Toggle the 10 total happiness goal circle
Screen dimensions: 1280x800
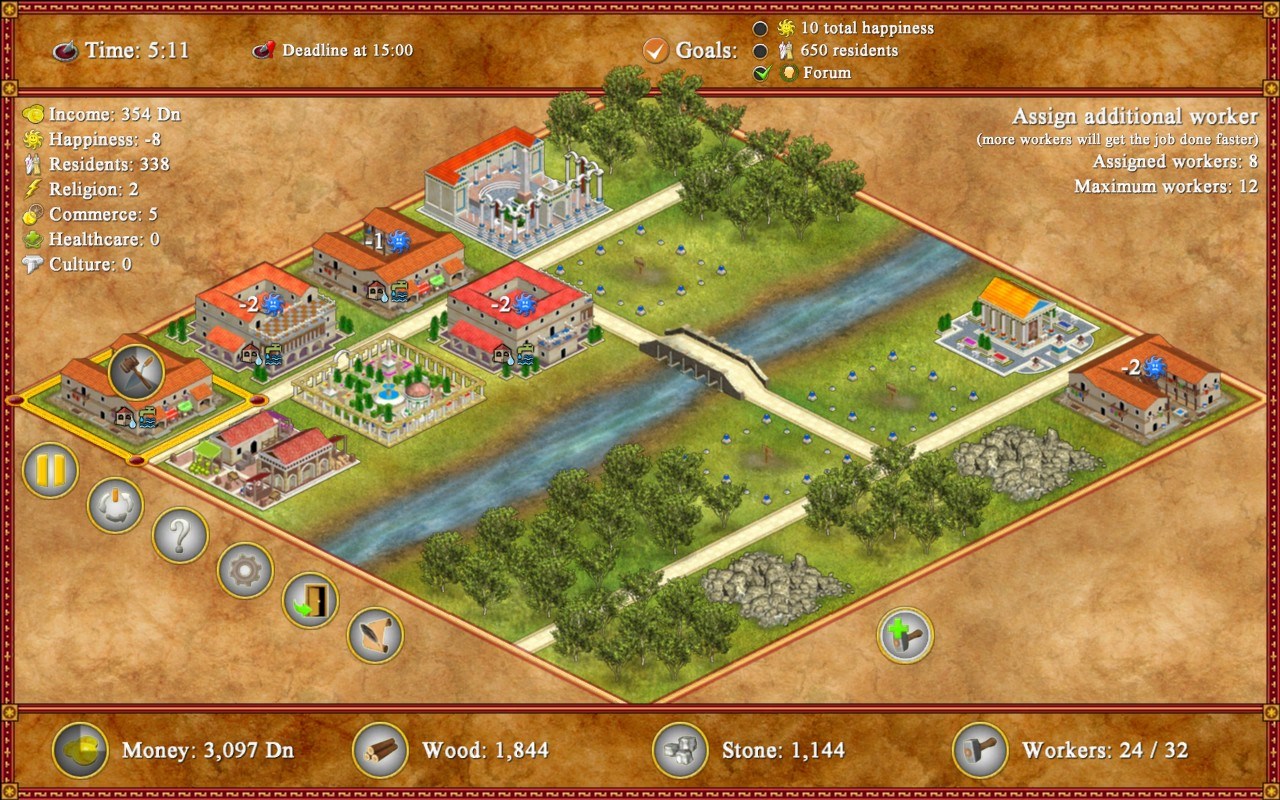(762, 29)
